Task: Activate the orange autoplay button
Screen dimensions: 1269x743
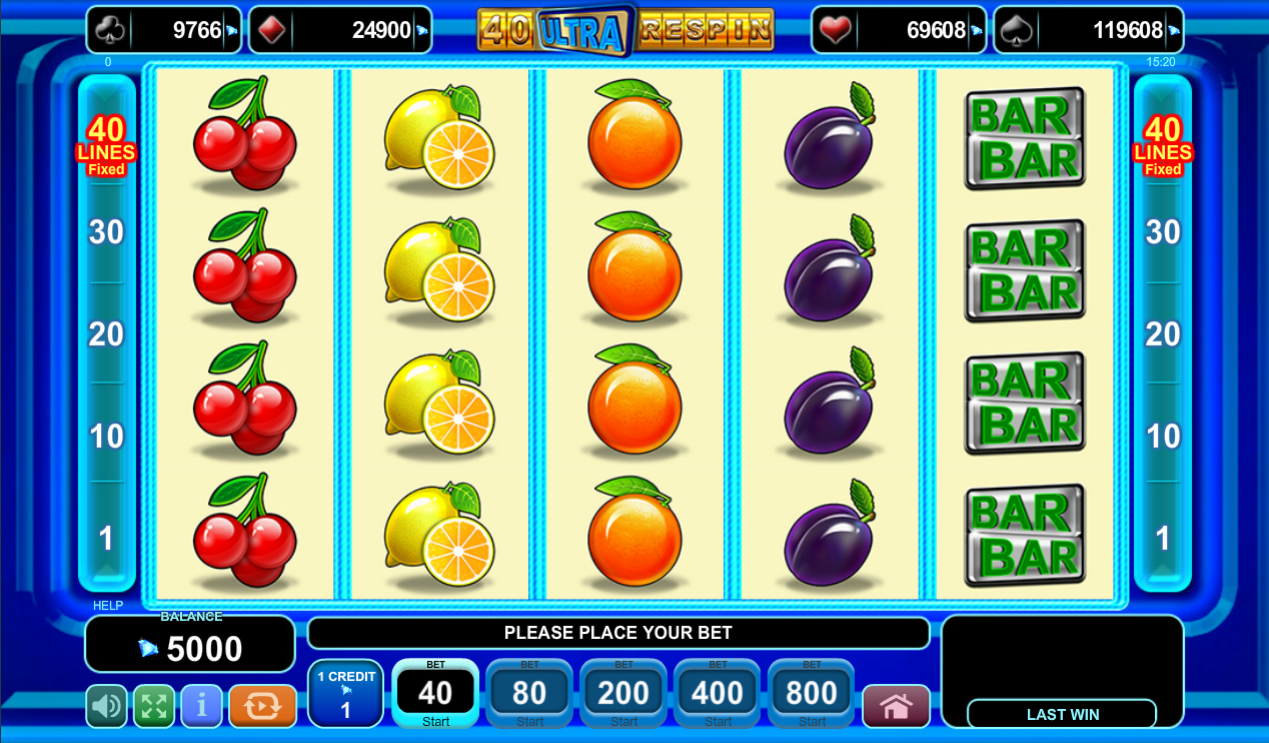Action: click(x=262, y=706)
